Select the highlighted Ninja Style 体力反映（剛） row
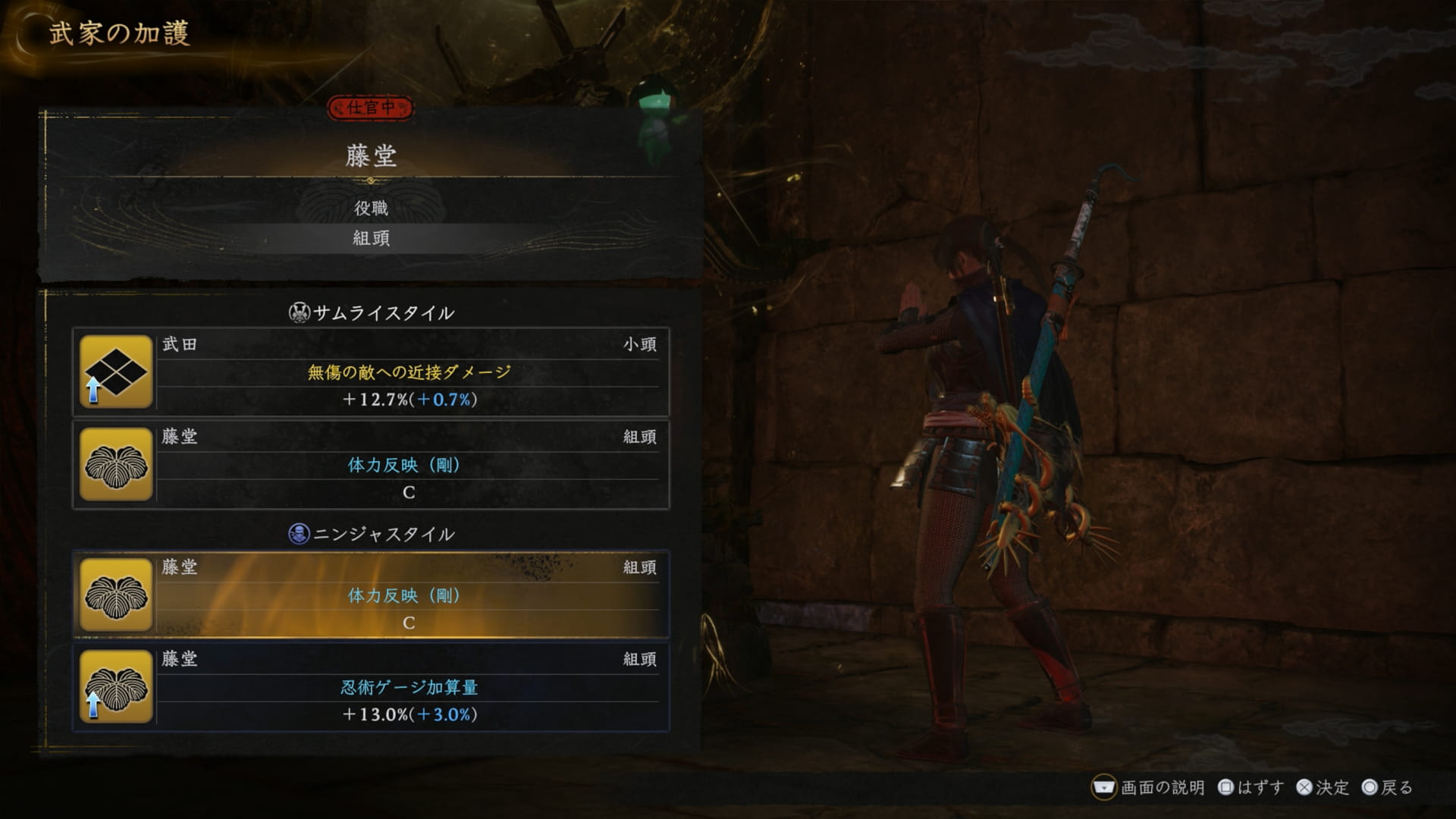This screenshot has width=1456, height=819. (x=409, y=595)
